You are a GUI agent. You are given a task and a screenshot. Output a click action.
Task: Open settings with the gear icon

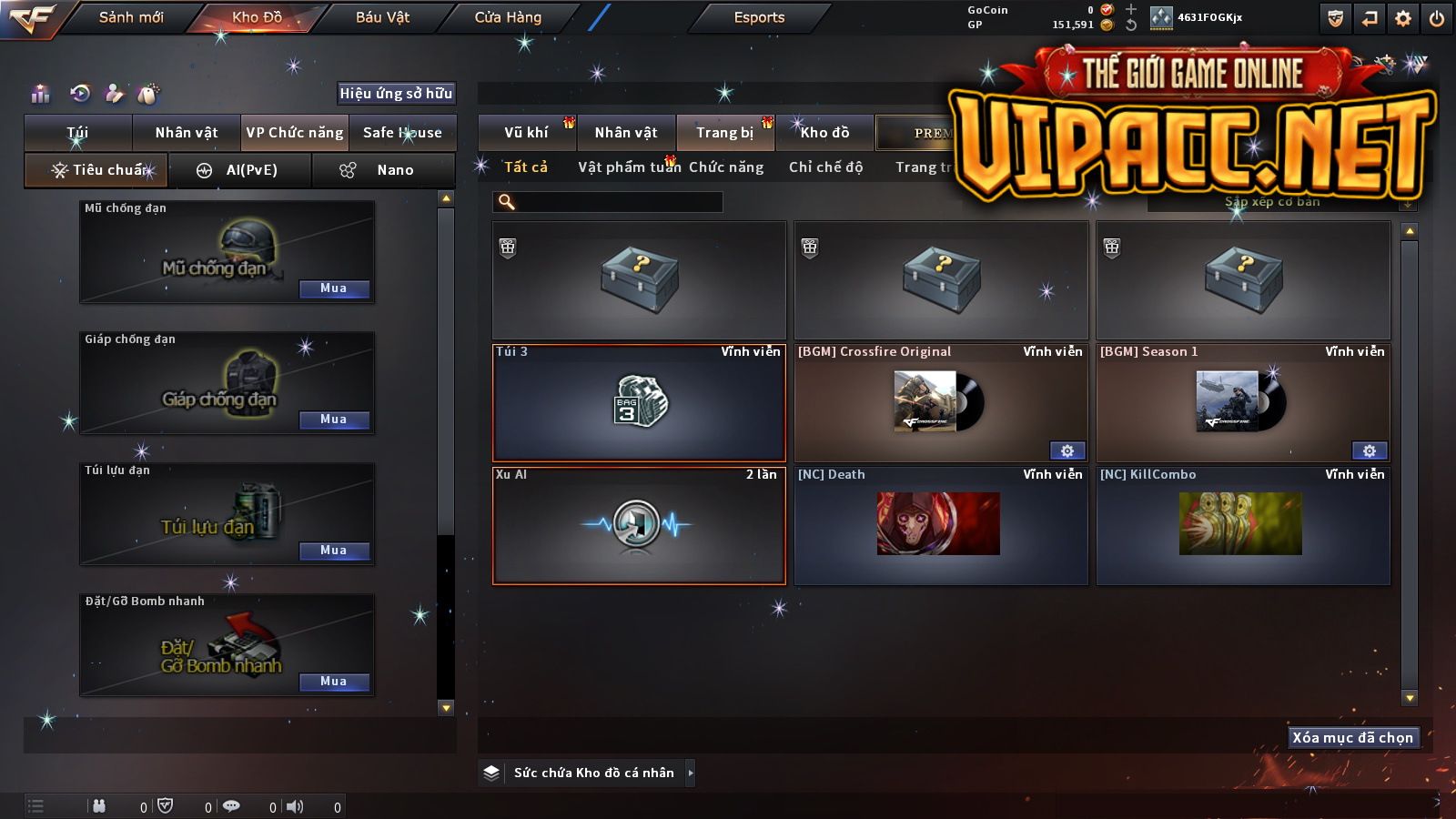1403,18
